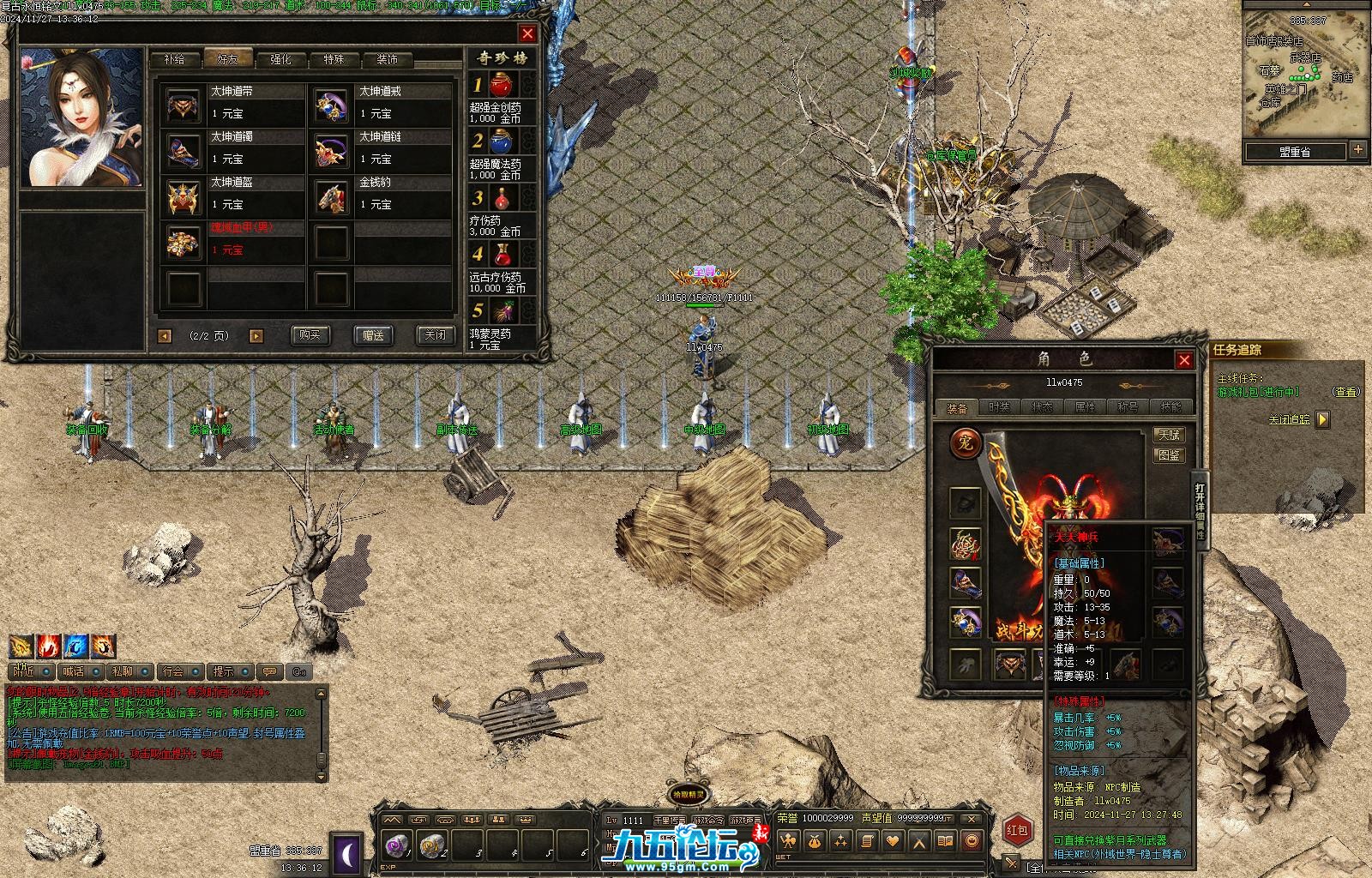The height and width of the screenshot is (878, 1372).
Task: Open the 天赋 talent button
Action: coord(1168,436)
